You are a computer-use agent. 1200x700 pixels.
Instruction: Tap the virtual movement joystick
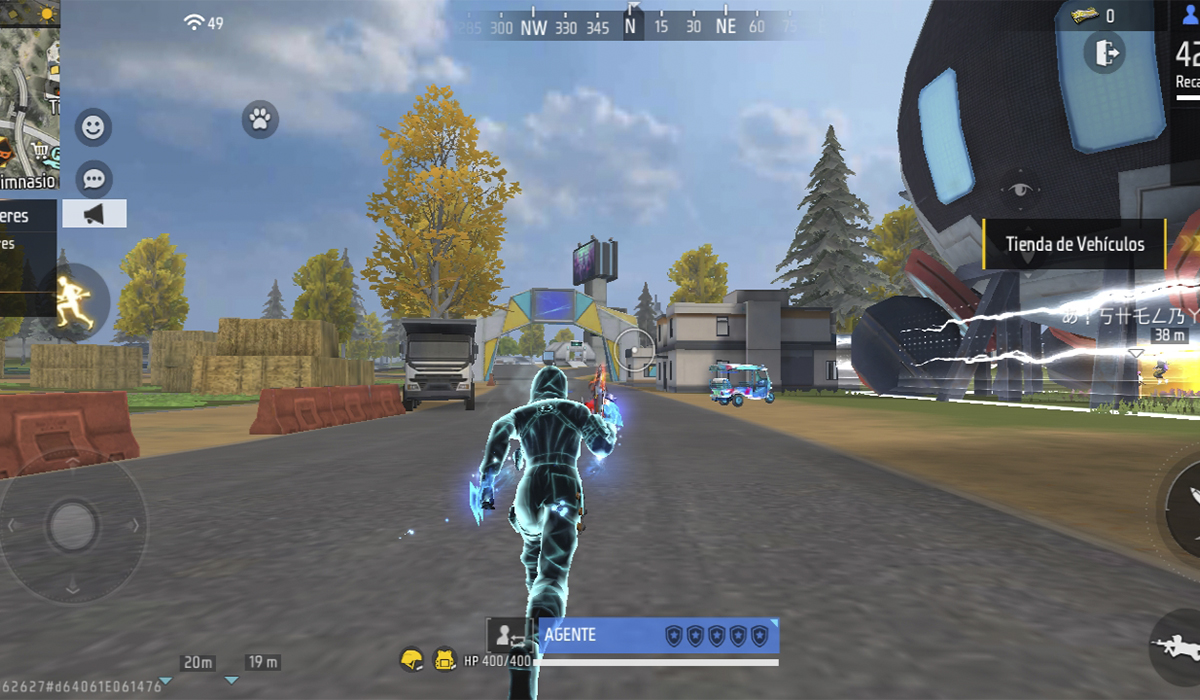click(72, 525)
